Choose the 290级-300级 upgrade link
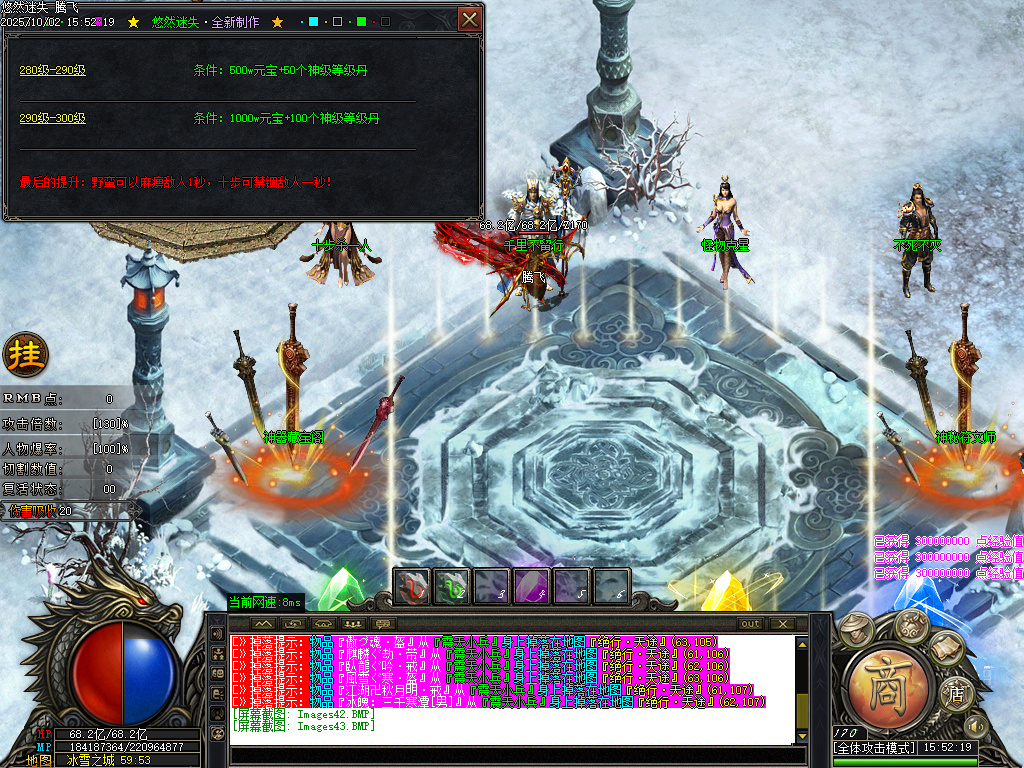Image resolution: width=1024 pixels, height=768 pixels. click(53, 118)
